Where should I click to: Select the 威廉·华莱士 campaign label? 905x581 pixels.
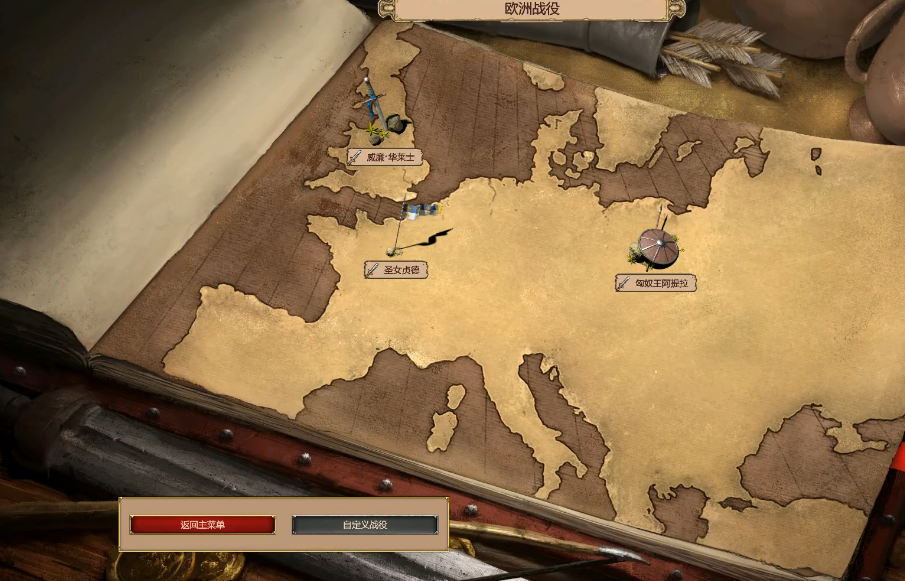tap(384, 157)
